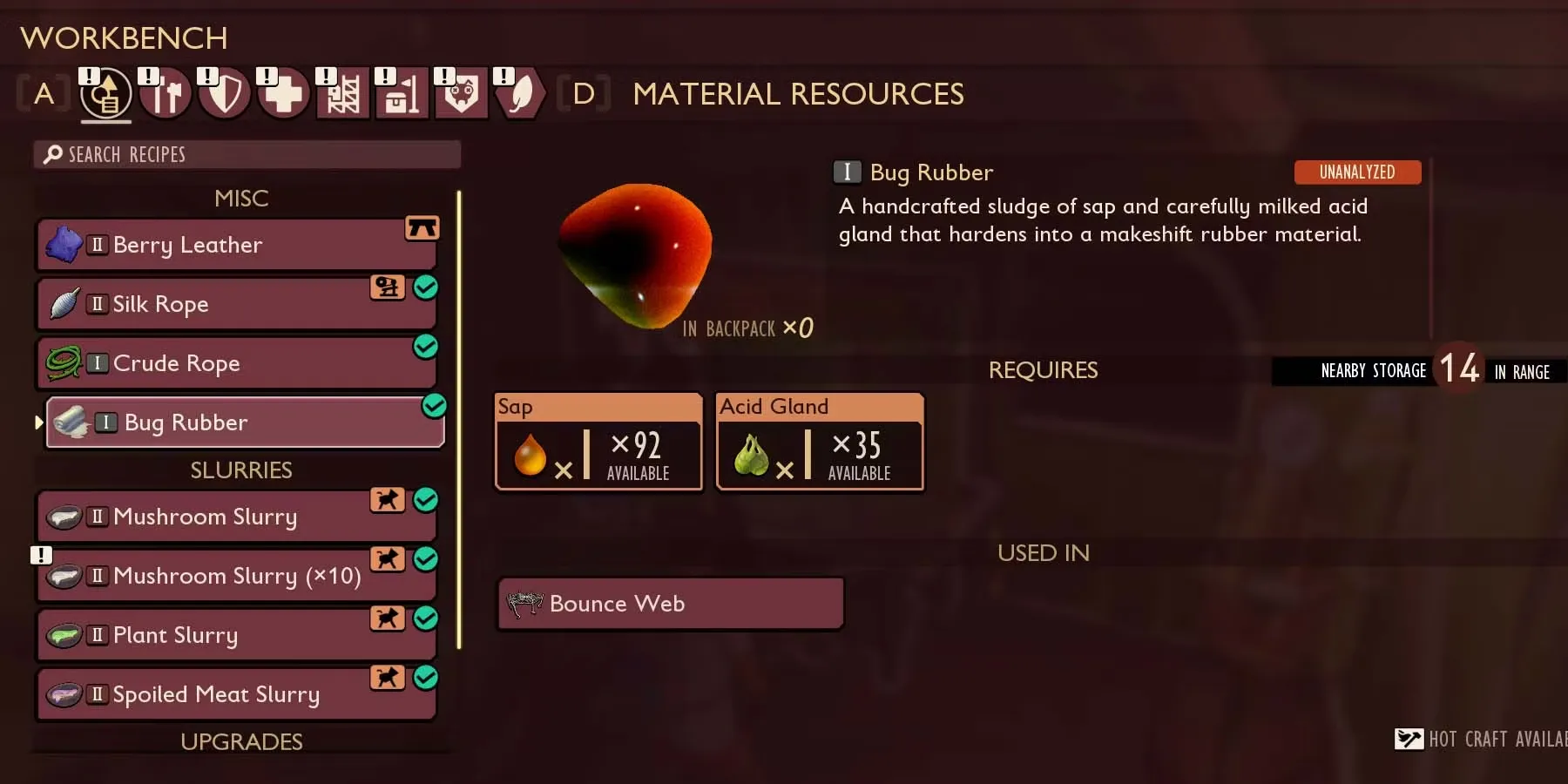Click the Acid Gland ingredient box
1568x784 pixels.
[x=820, y=443]
